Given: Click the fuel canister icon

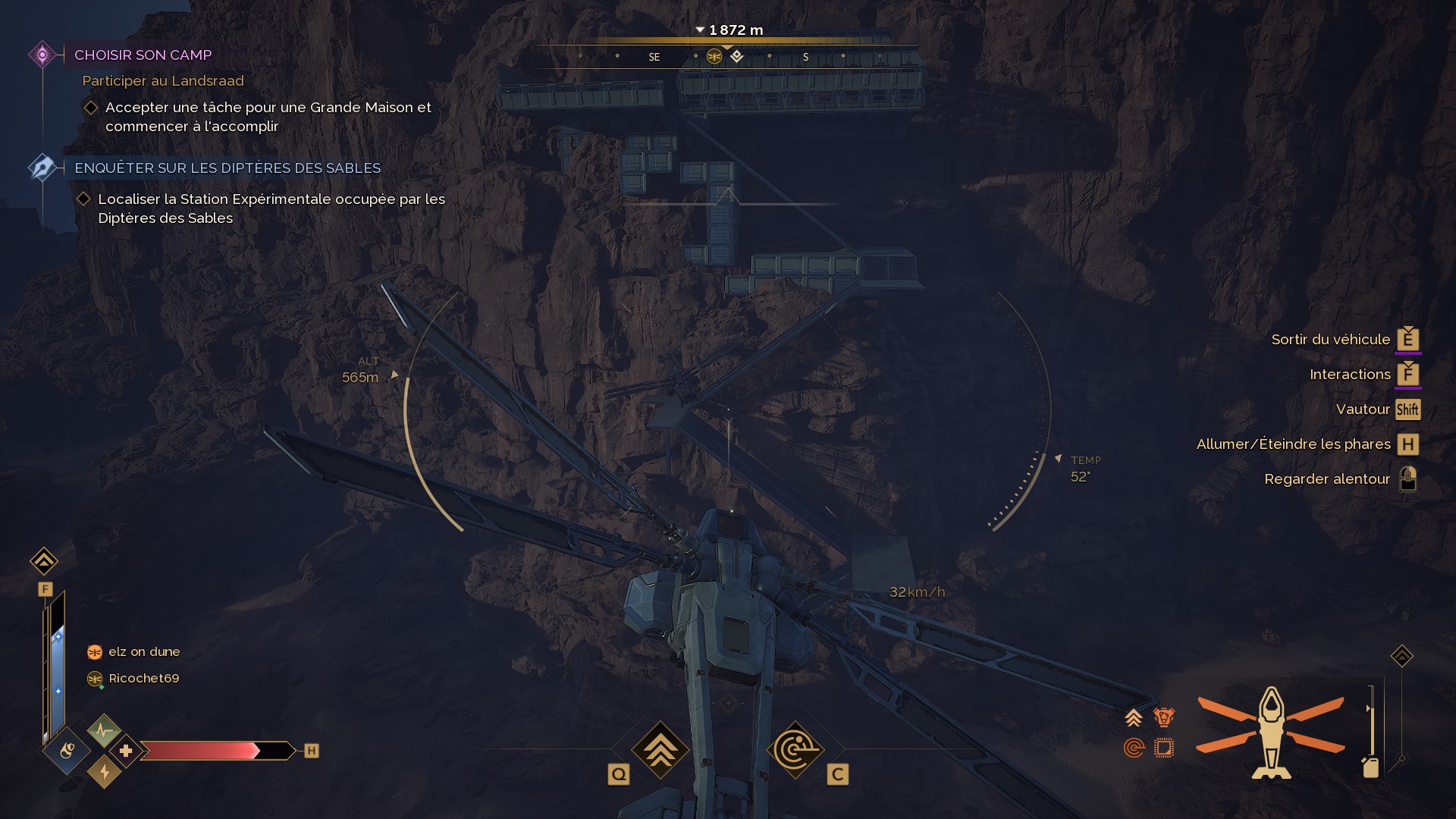Looking at the screenshot, I should 1370,767.
